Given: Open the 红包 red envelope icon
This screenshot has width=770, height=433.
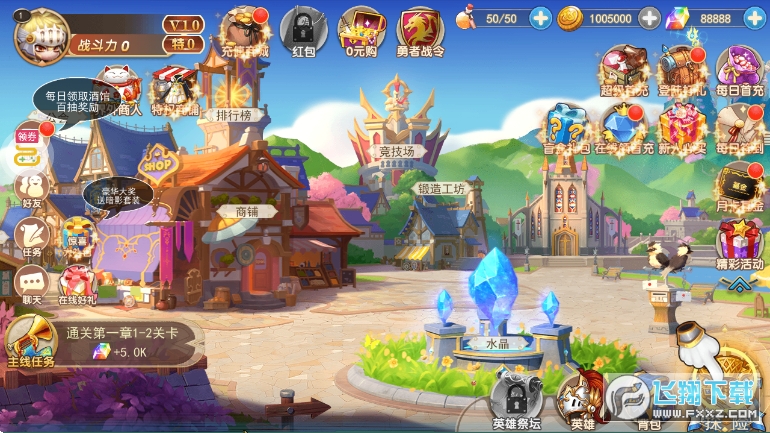Looking at the screenshot, I should 299,29.
